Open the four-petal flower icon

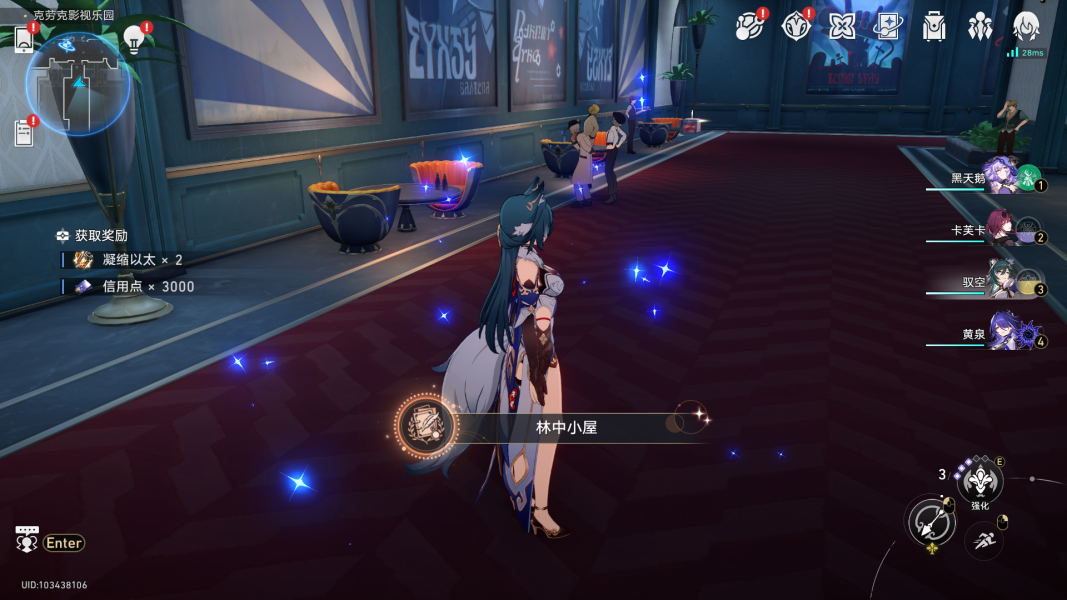click(x=842, y=26)
